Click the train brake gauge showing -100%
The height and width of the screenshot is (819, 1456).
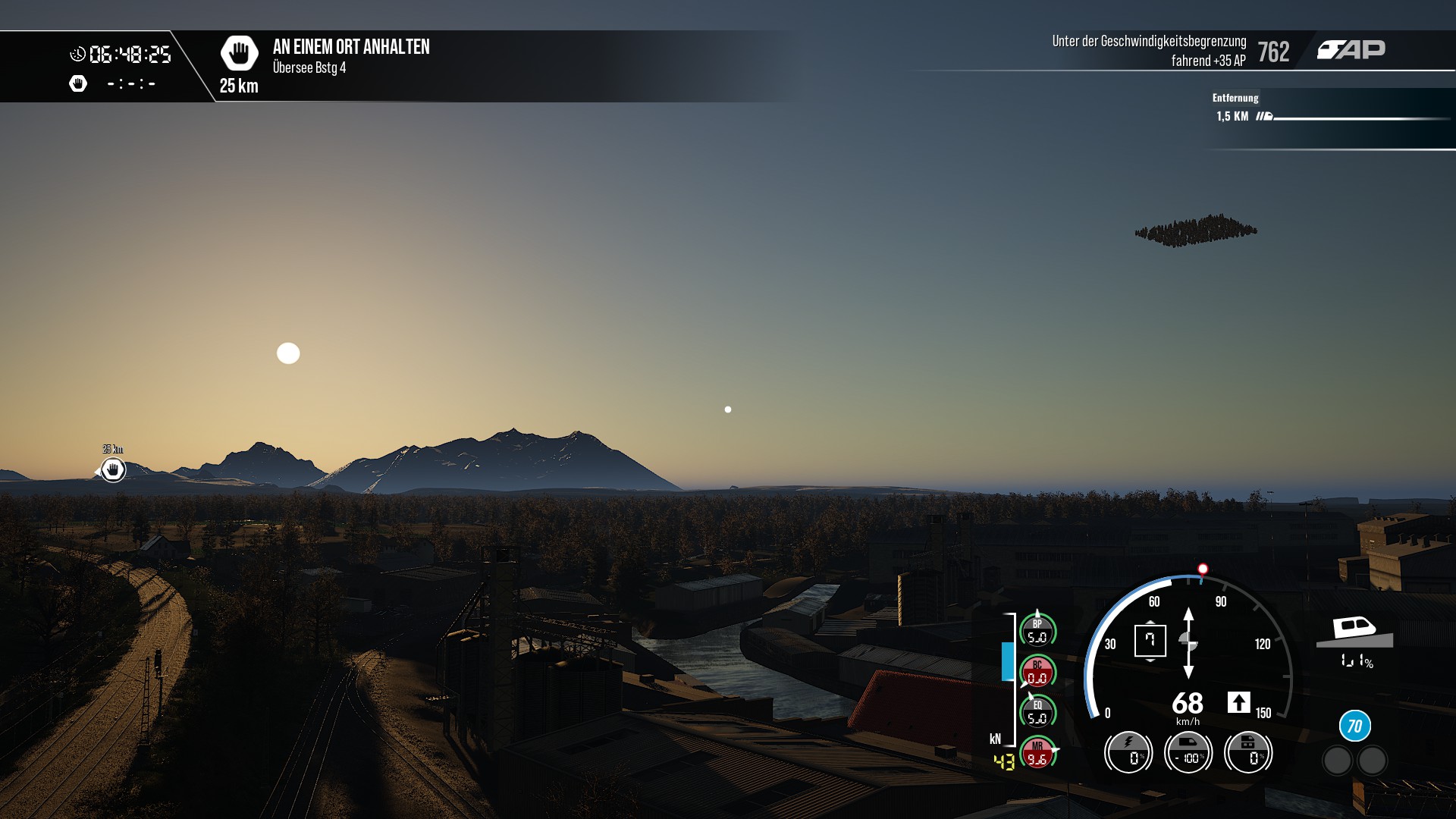click(1188, 752)
